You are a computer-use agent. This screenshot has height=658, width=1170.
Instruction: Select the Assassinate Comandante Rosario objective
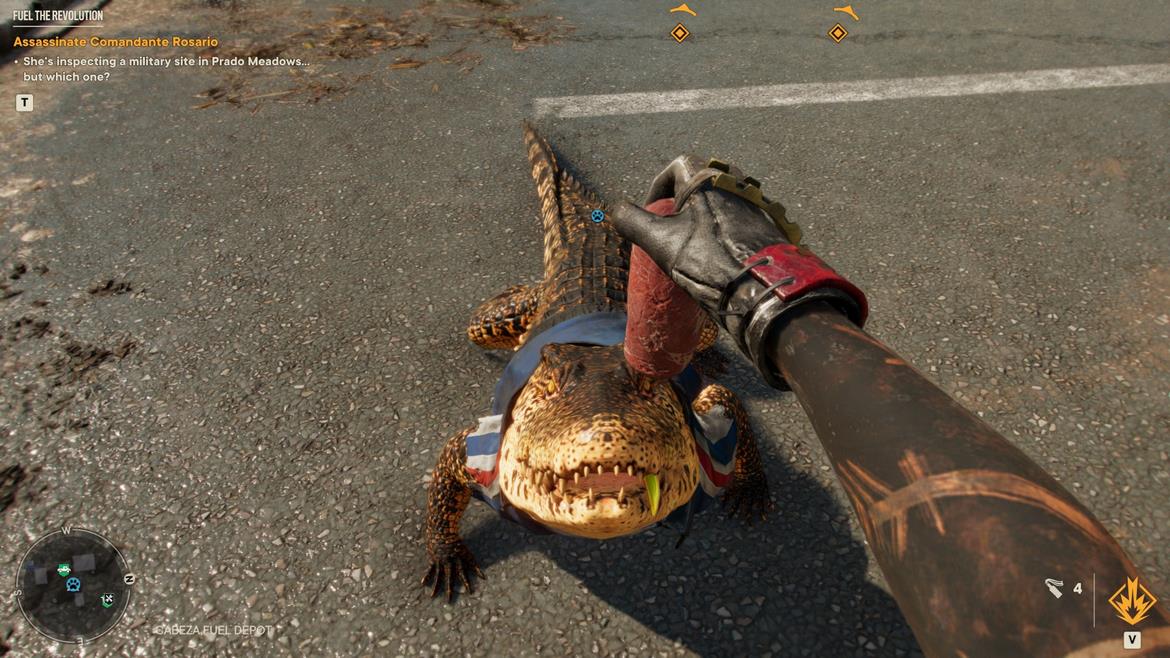pos(115,42)
